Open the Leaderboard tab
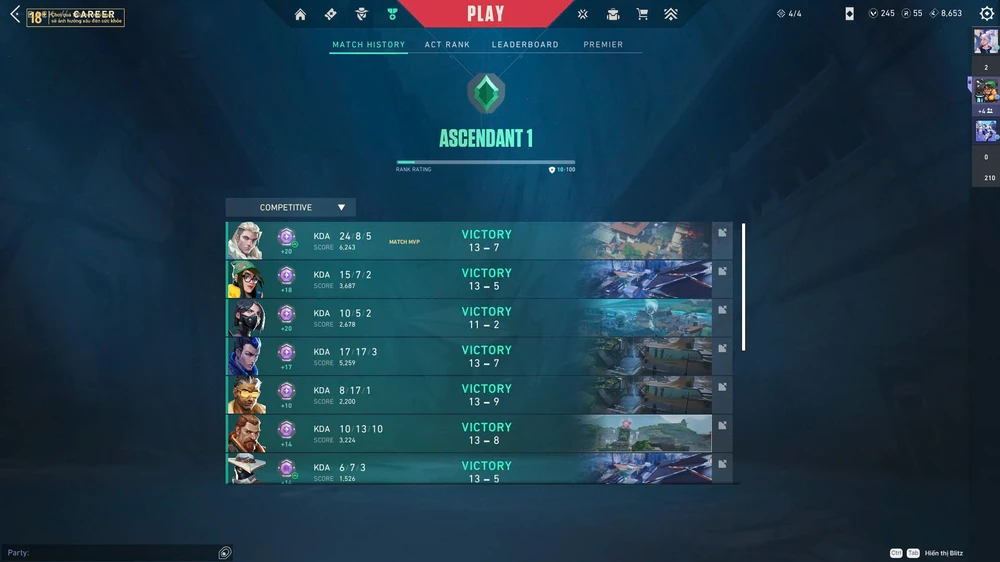Image resolution: width=1000 pixels, height=562 pixels. (x=525, y=45)
